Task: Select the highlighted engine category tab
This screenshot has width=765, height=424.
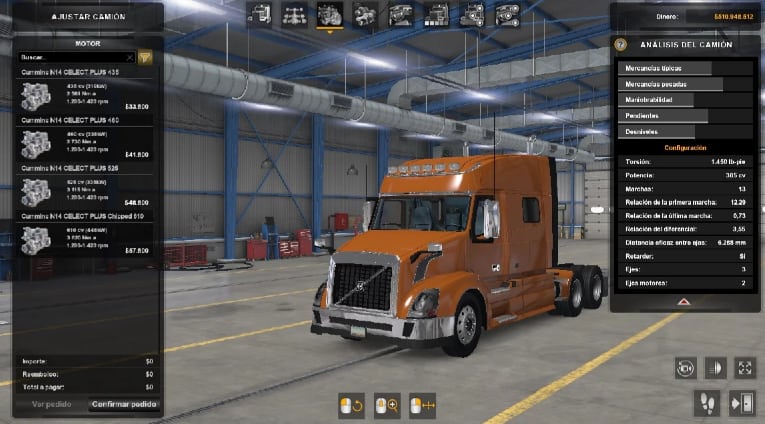Action: click(329, 14)
